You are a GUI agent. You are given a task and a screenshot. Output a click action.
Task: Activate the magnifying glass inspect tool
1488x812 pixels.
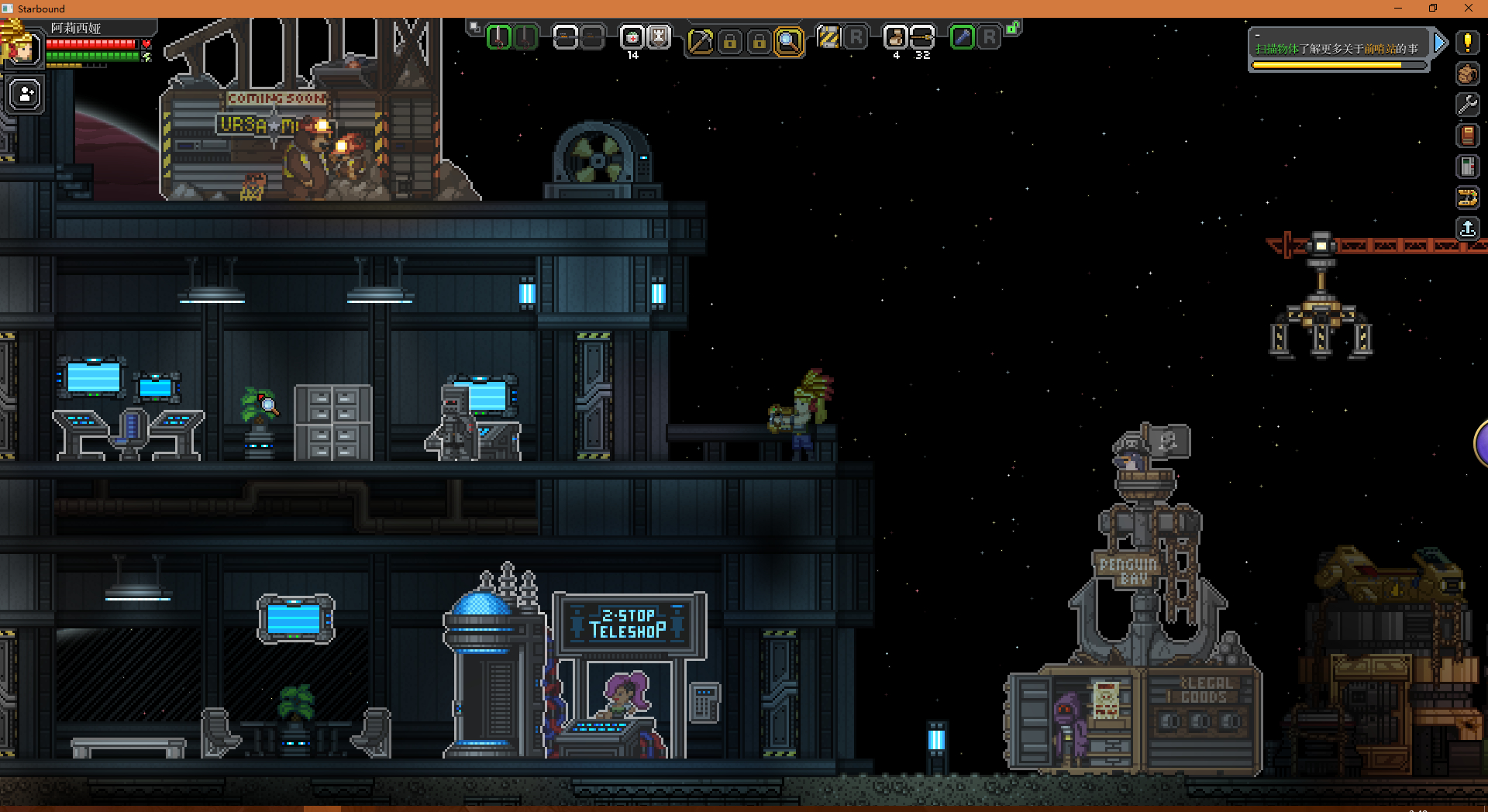tap(789, 41)
